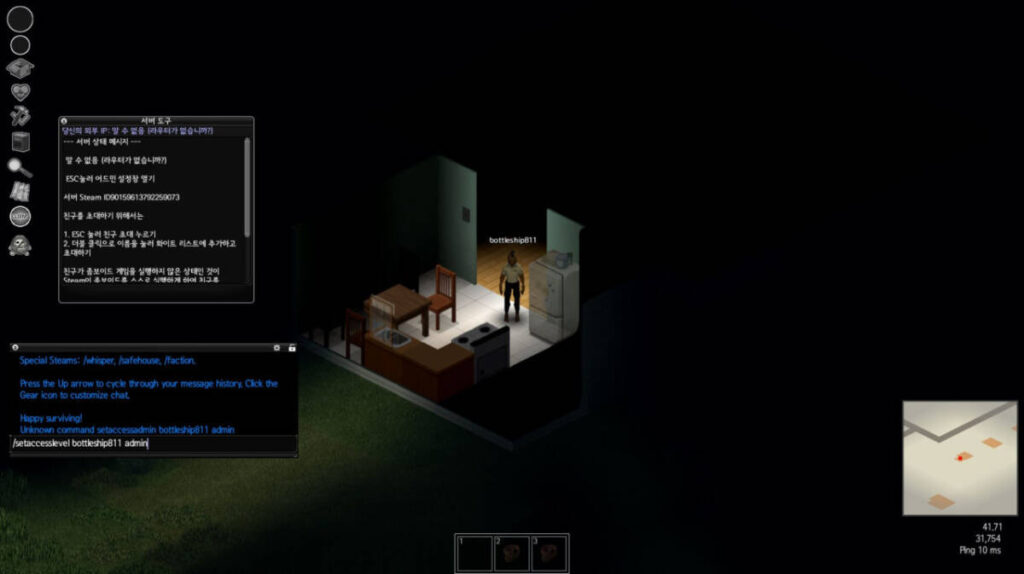
Task: Focus the chat command input field
Action: coord(152,443)
